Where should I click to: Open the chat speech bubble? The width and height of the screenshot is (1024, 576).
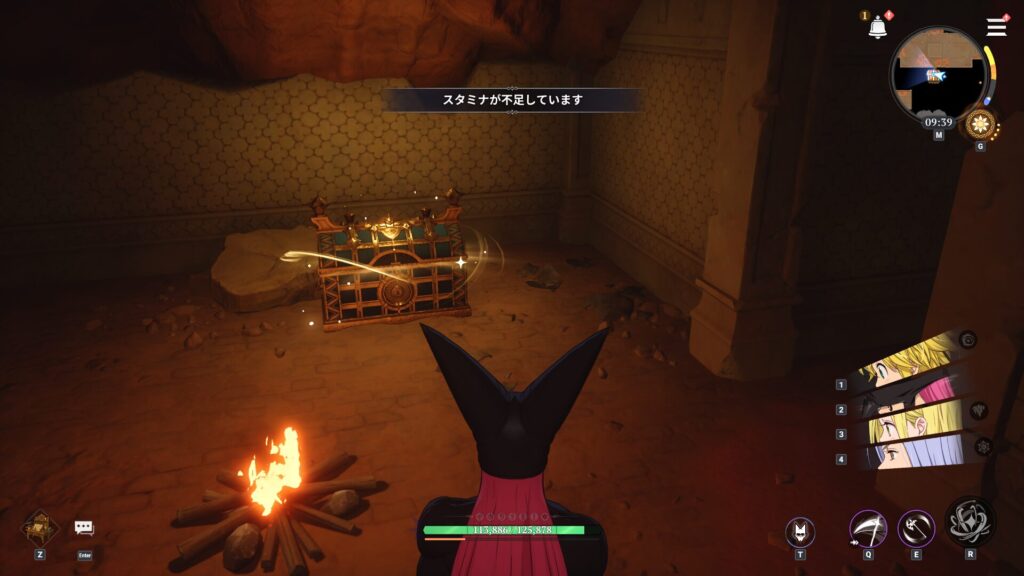(84, 528)
